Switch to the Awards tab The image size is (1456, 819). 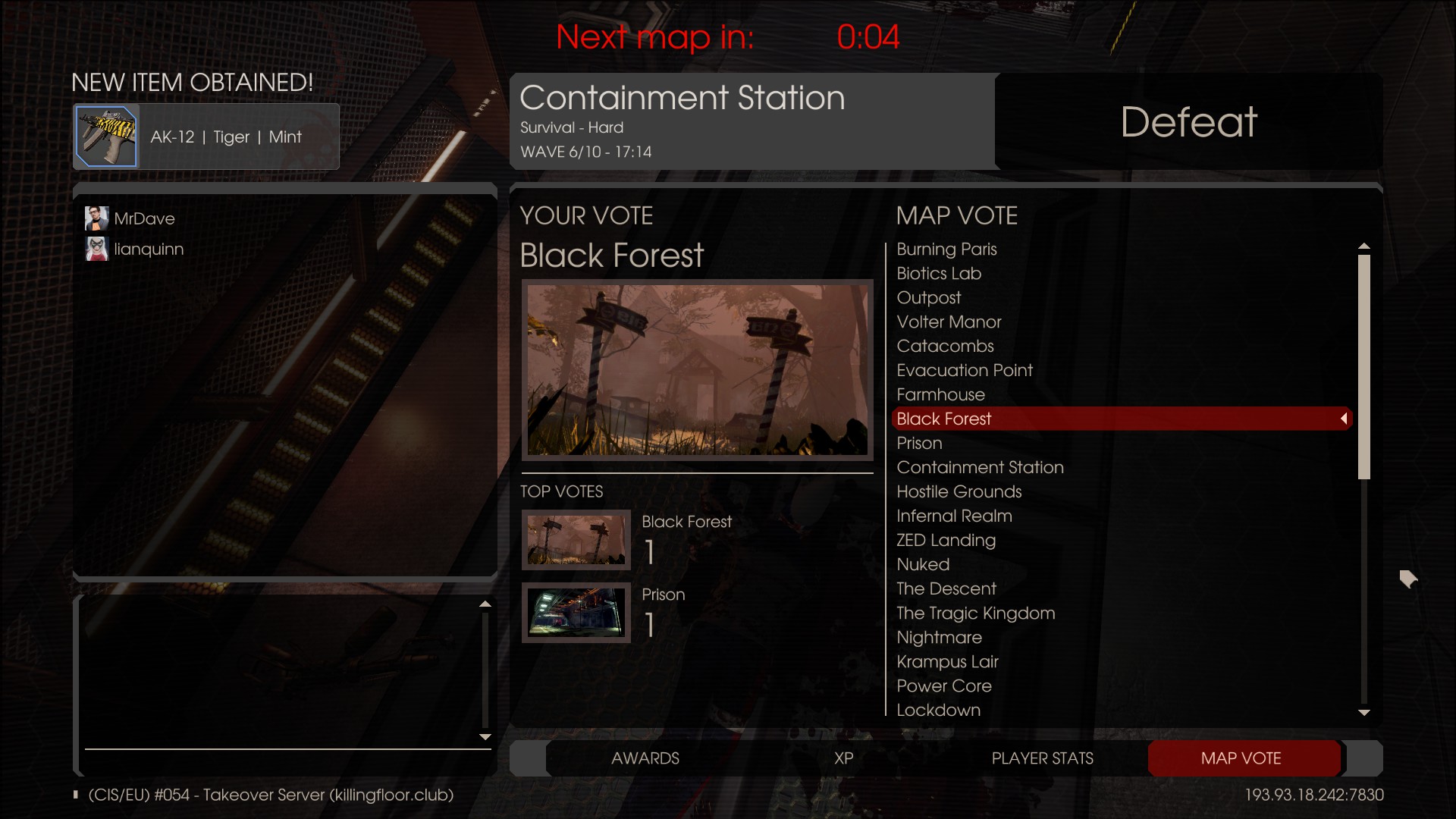[x=645, y=758]
